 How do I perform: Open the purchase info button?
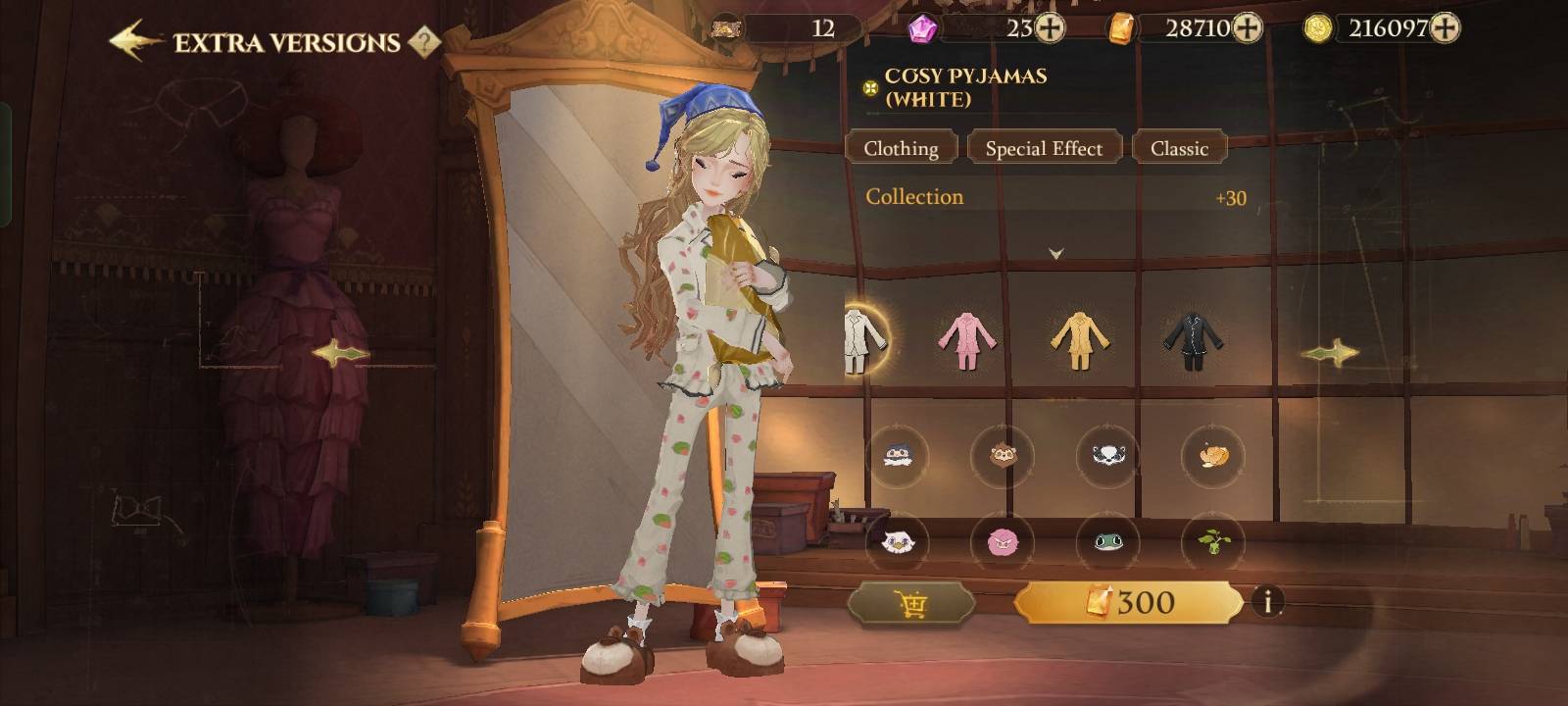(1267, 601)
